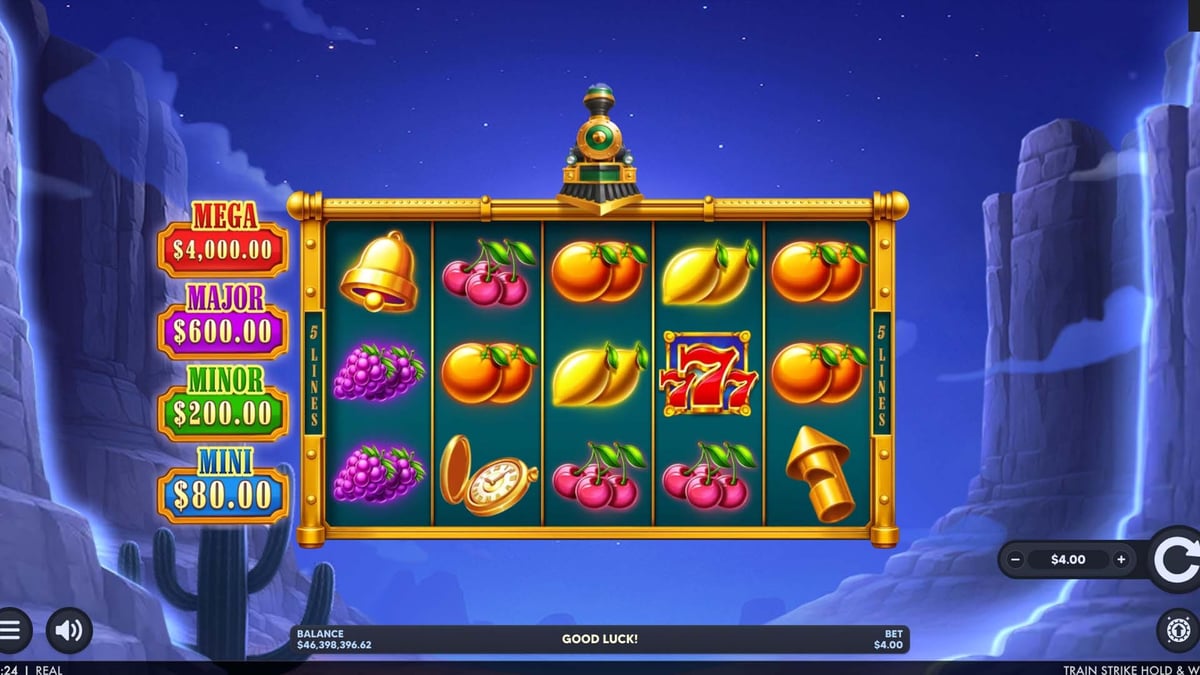Decrease the bet with the minus button

point(1016,560)
